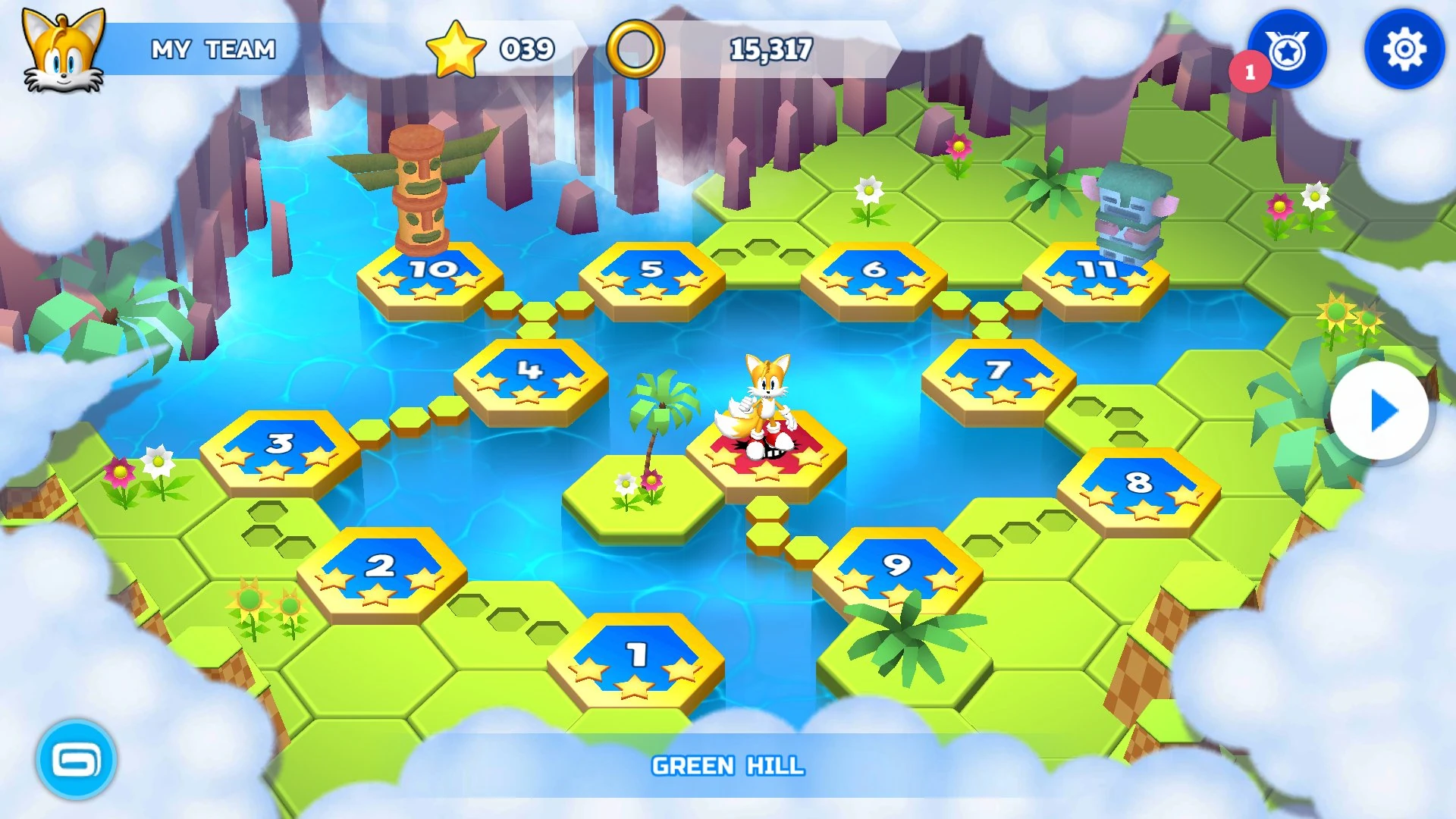Screen dimensions: 1456x819
Task: Open the MY TEAM panel
Action: point(213,49)
